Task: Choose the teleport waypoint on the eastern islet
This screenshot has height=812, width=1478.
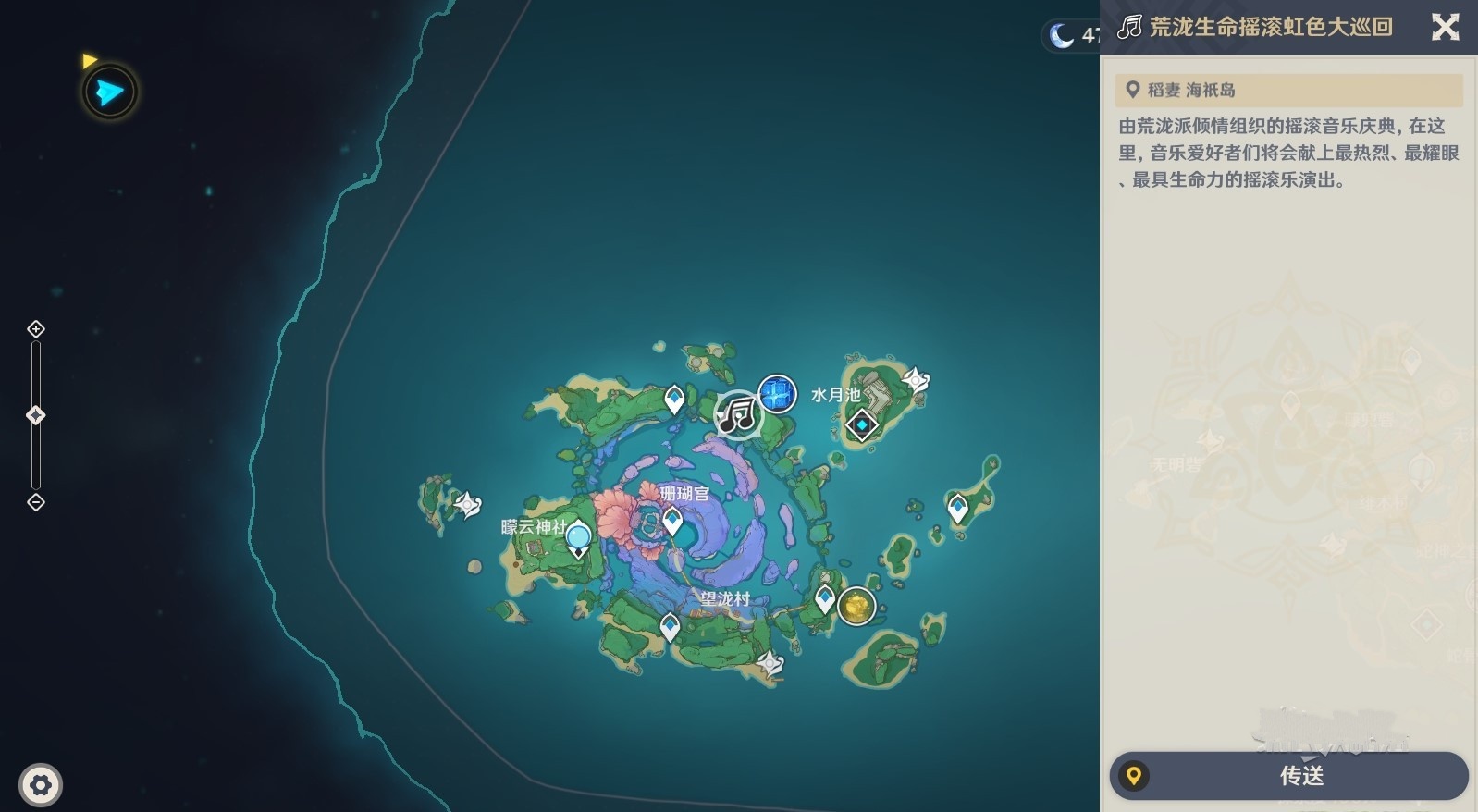Action: coord(957,508)
